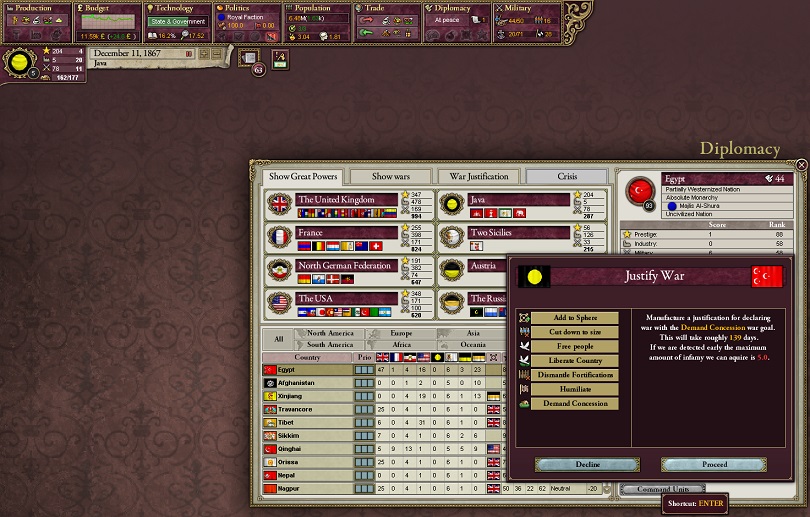The image size is (810, 517).
Task: Choose Add to Sphere war goal
Action: pyautogui.click(x=575, y=318)
